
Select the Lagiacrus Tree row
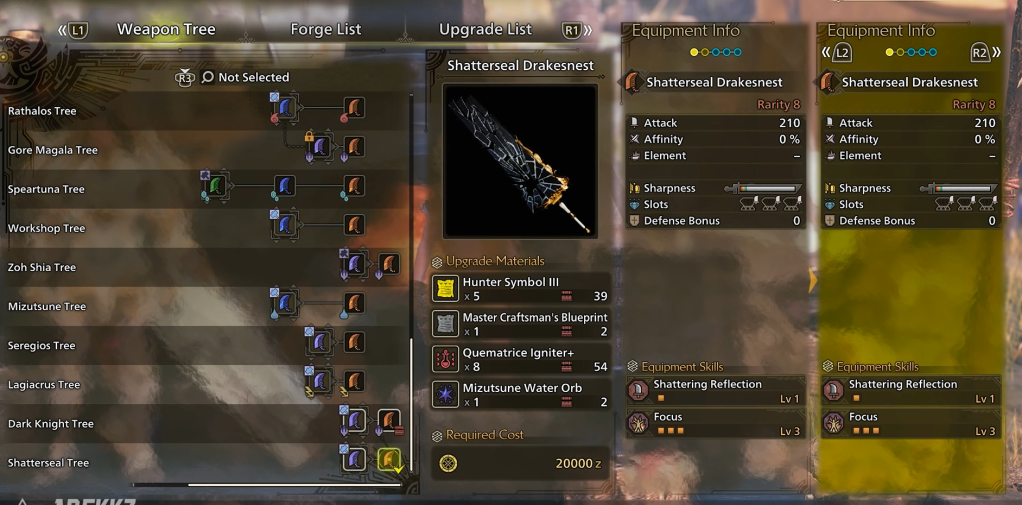pyautogui.click(x=44, y=385)
